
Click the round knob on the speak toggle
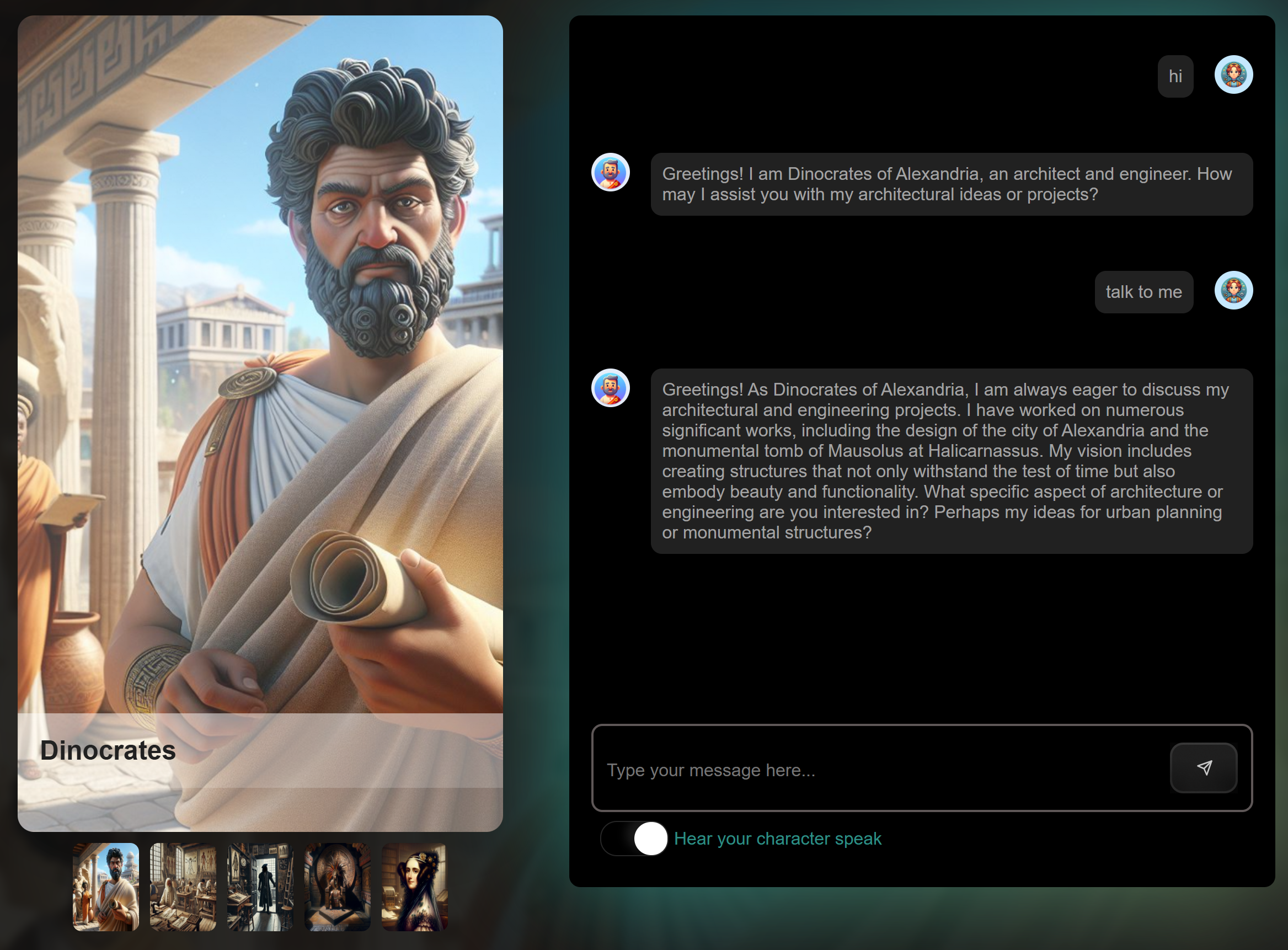tap(650, 839)
